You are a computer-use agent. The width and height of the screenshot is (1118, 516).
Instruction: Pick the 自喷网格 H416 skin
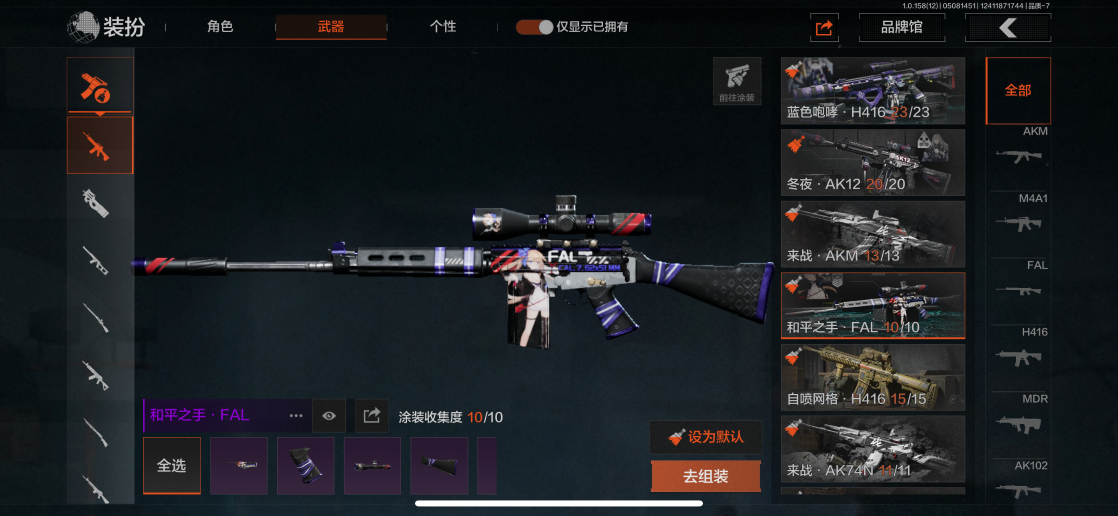coord(873,378)
